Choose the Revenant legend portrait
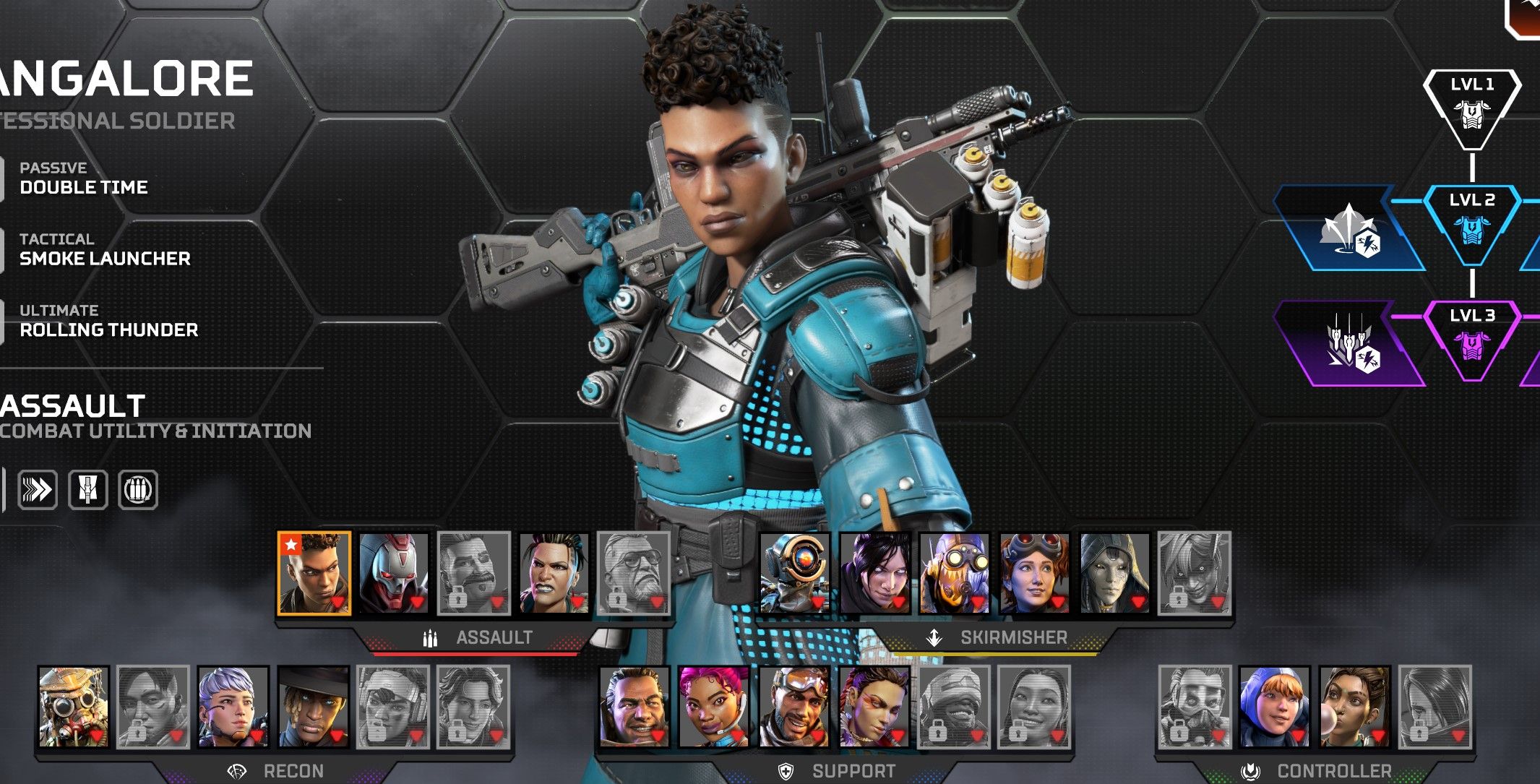This screenshot has width=1540, height=784. [393, 574]
